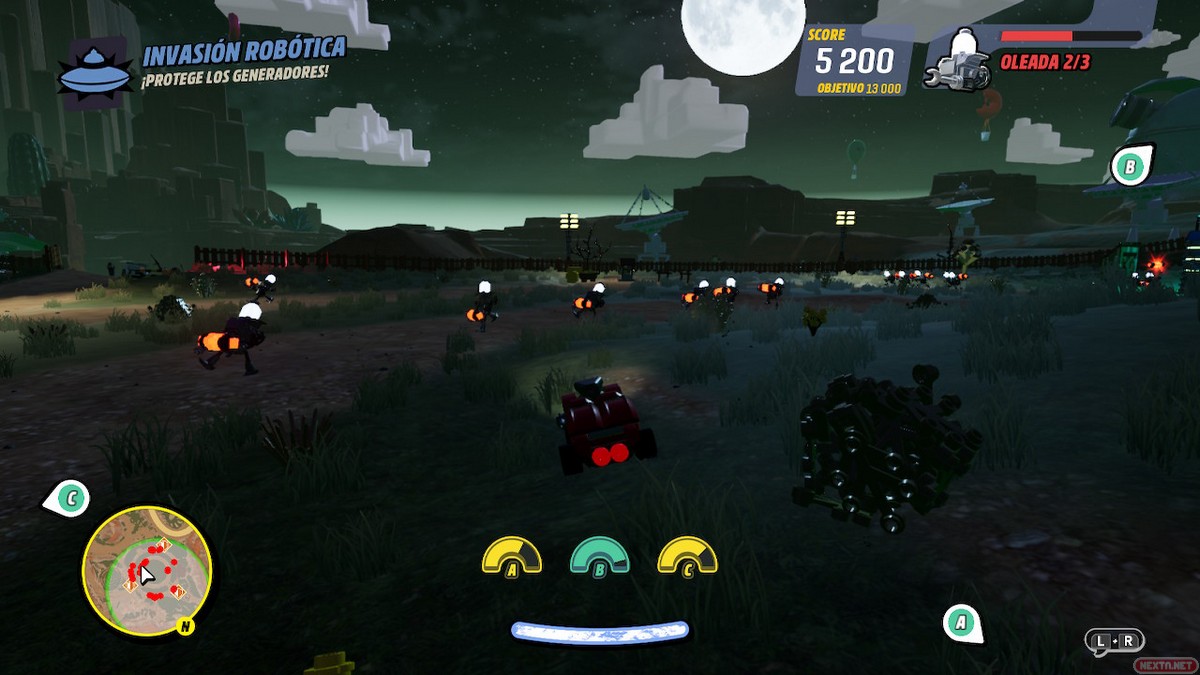Select the generator A arc gauge
Viewport: 1200px width, 675px height.
point(512,557)
